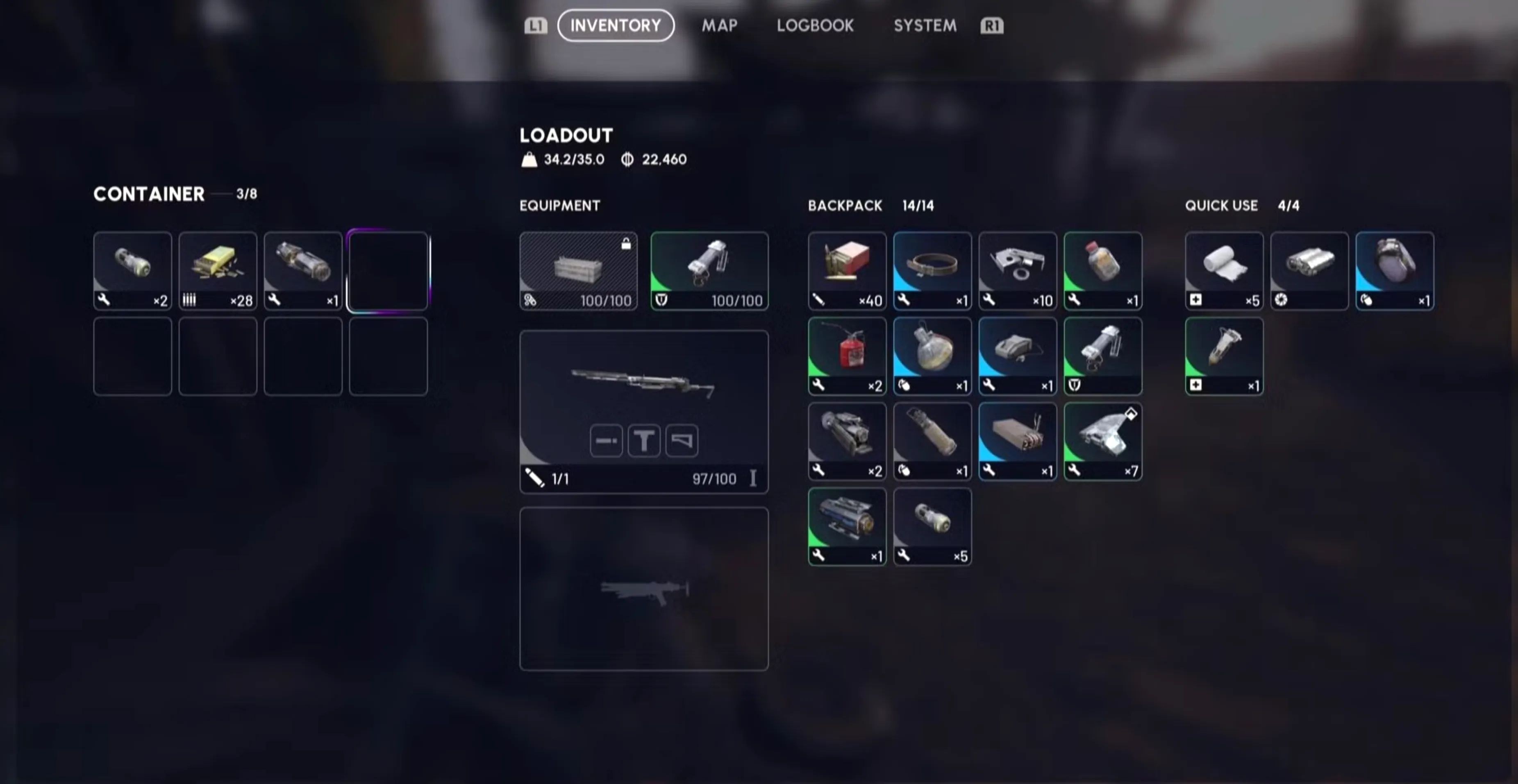The width and height of the screenshot is (1518, 784).
Task: Select the empty secondary weapon slot
Action: coord(643,589)
